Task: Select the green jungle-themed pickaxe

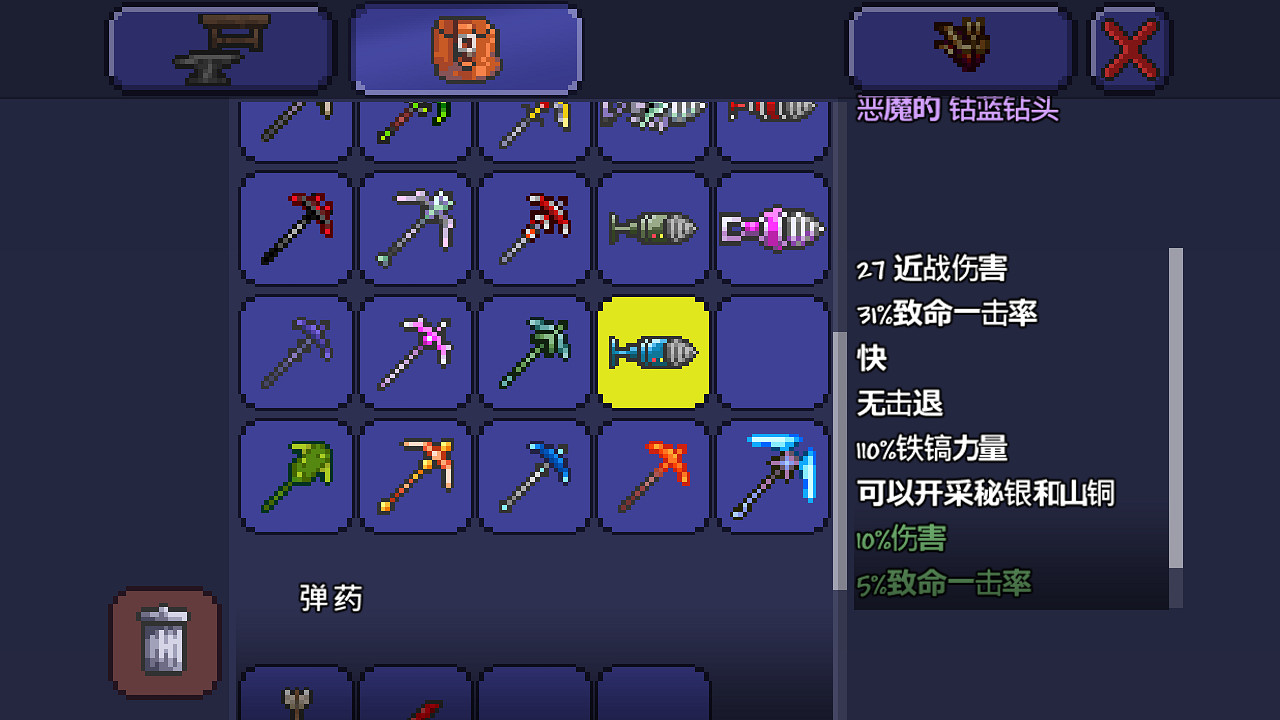Action: coord(295,477)
